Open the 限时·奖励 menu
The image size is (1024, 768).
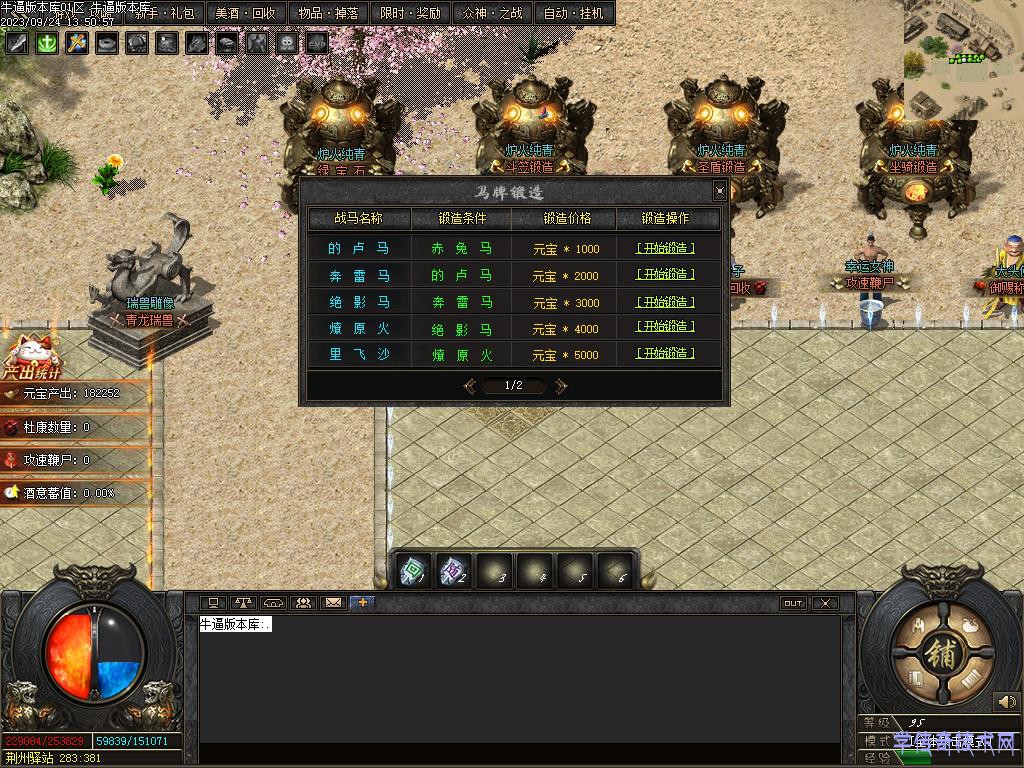pyautogui.click(x=410, y=13)
